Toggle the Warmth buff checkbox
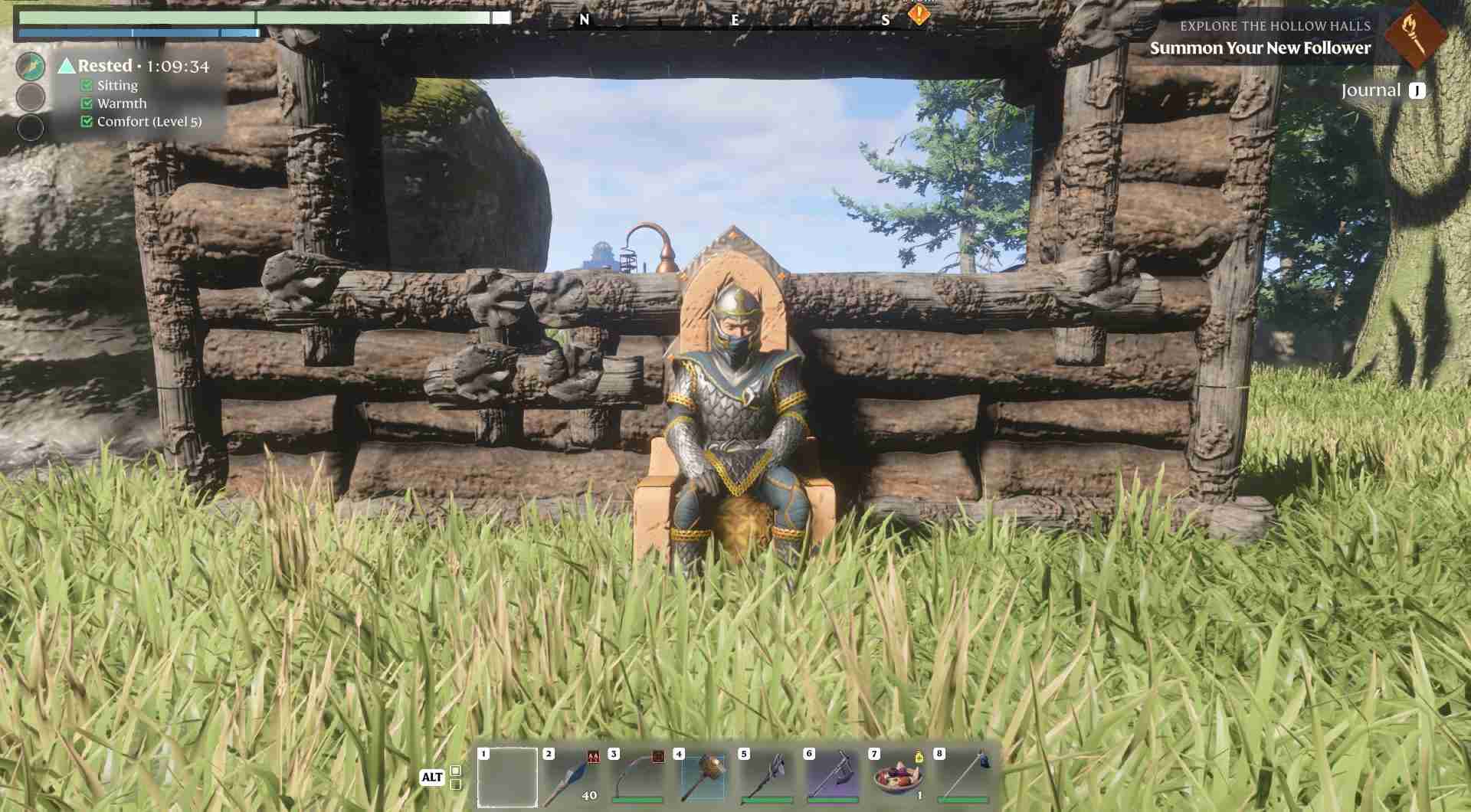This screenshot has width=1471, height=812. click(86, 103)
